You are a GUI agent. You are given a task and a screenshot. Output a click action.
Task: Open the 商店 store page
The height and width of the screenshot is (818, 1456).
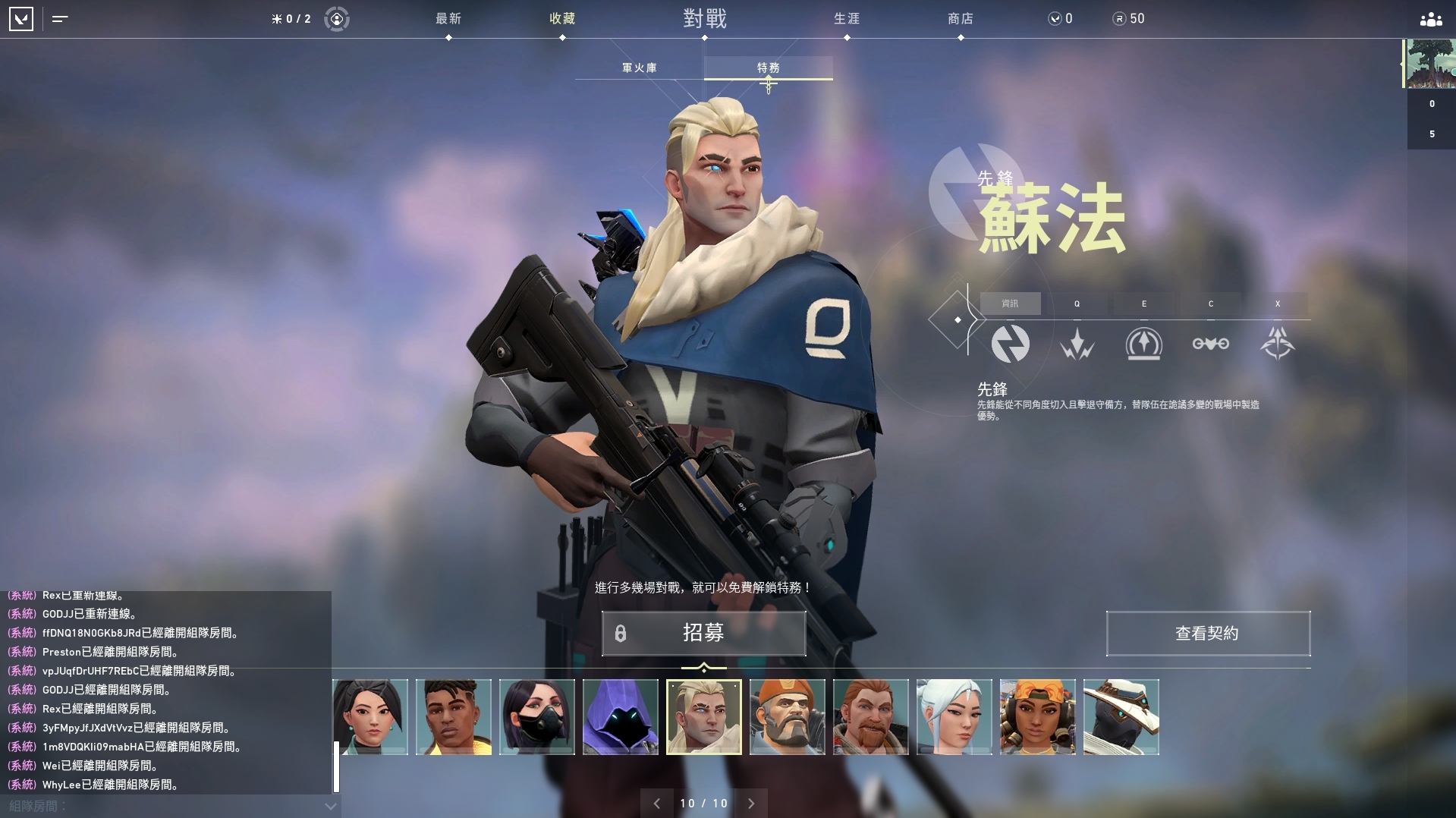click(x=961, y=19)
